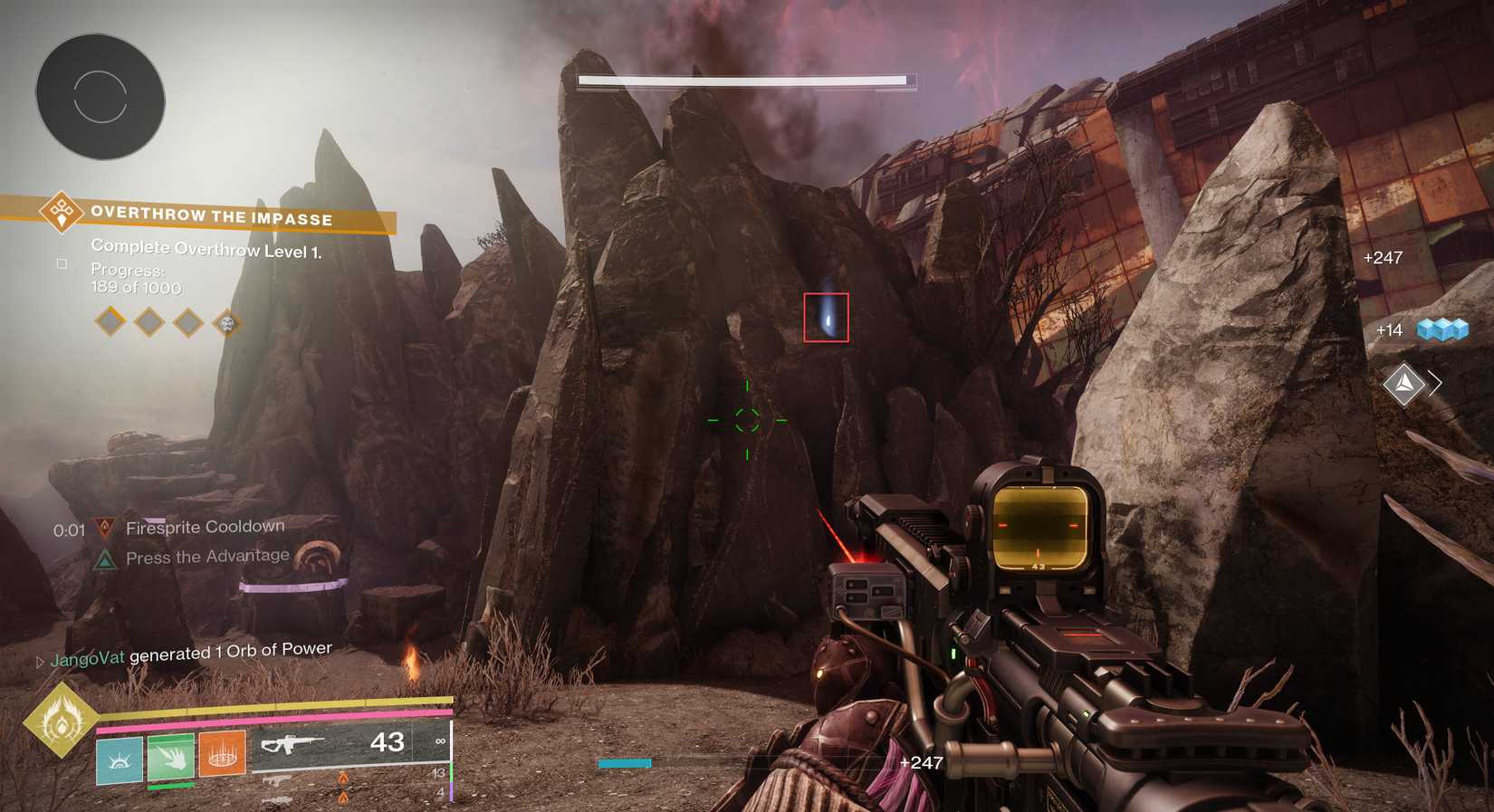Click the pyramid emblem icon on the right edge

[x=1403, y=384]
